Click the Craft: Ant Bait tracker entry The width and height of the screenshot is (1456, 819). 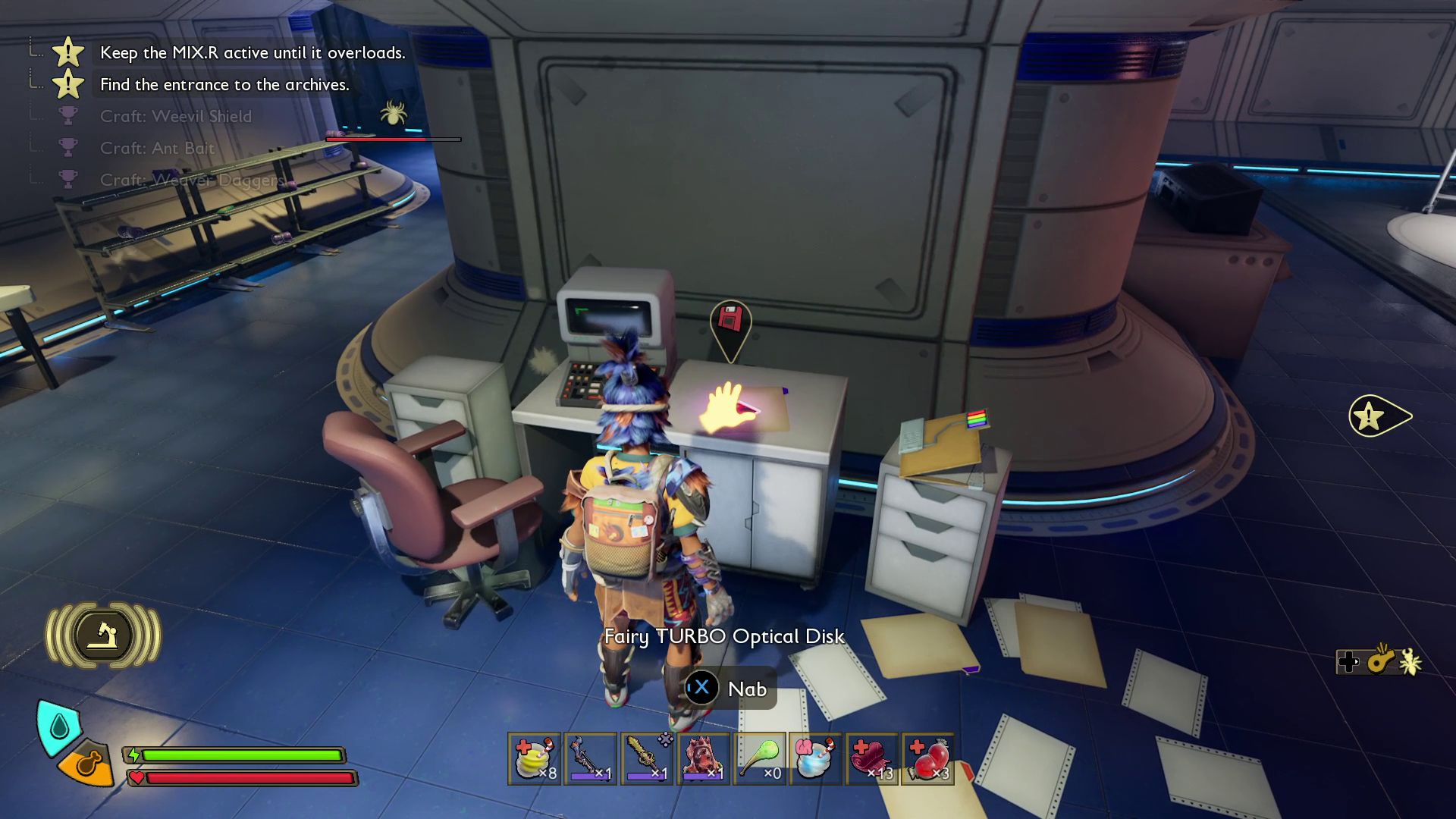157,149
